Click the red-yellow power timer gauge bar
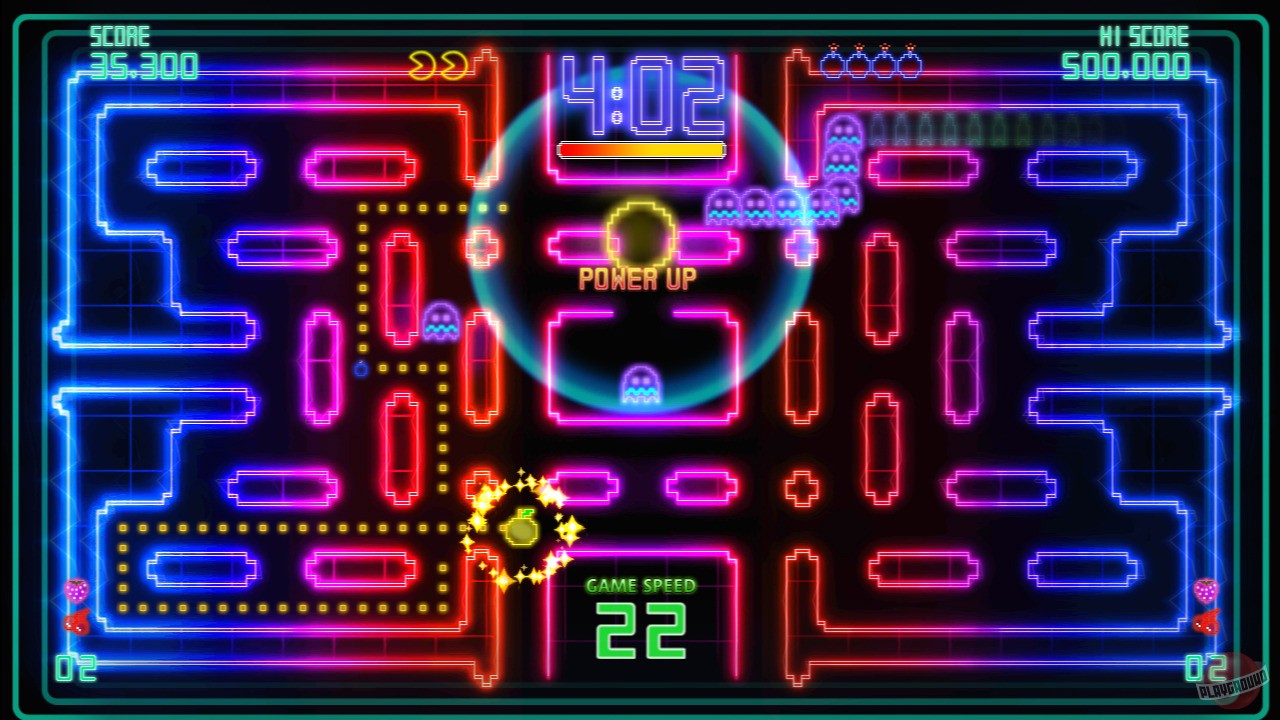Image resolution: width=1280 pixels, height=720 pixels. [x=640, y=149]
